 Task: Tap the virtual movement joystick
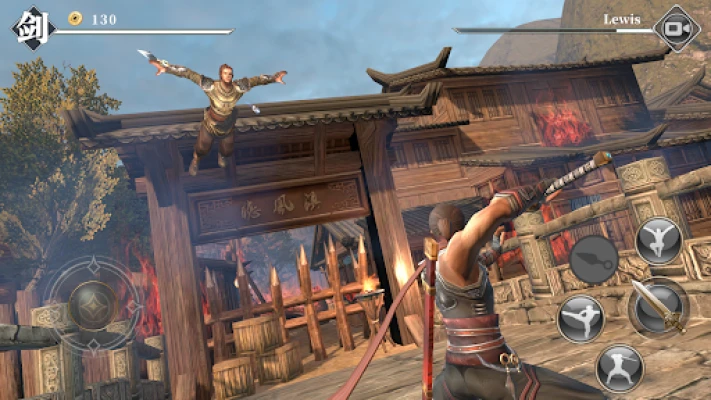(92, 301)
